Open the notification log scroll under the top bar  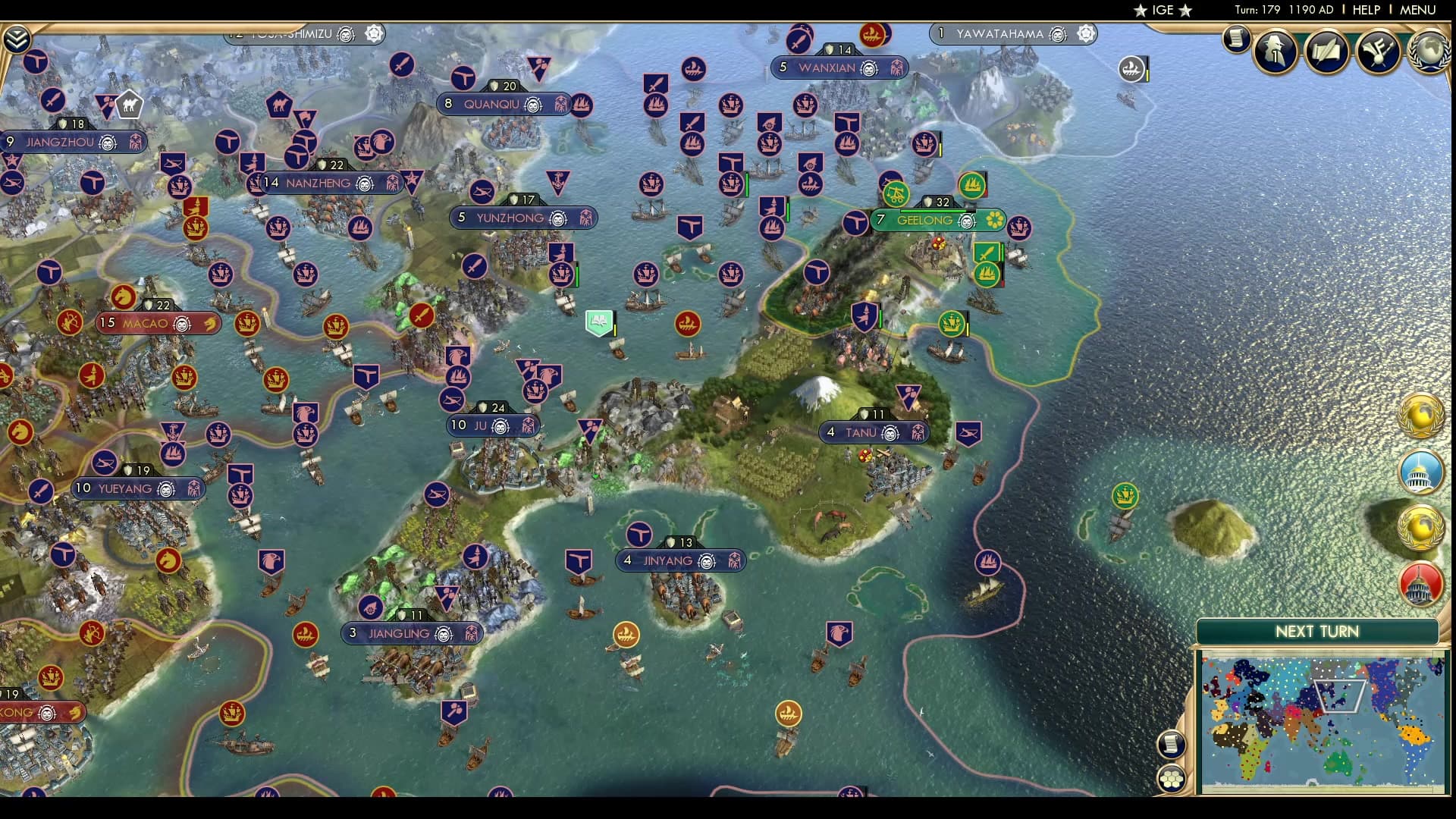click(1236, 39)
